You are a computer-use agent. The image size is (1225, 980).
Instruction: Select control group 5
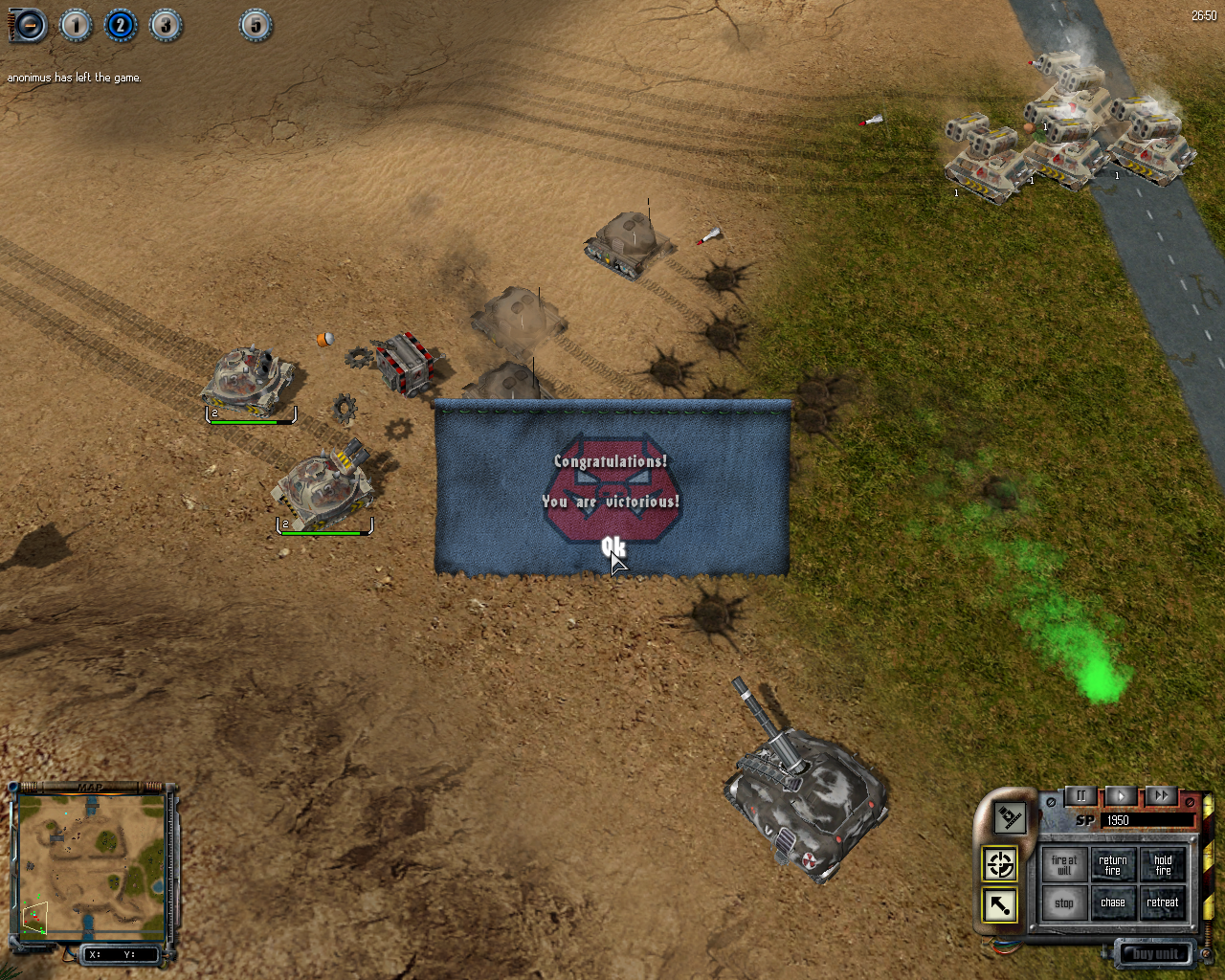click(255, 25)
